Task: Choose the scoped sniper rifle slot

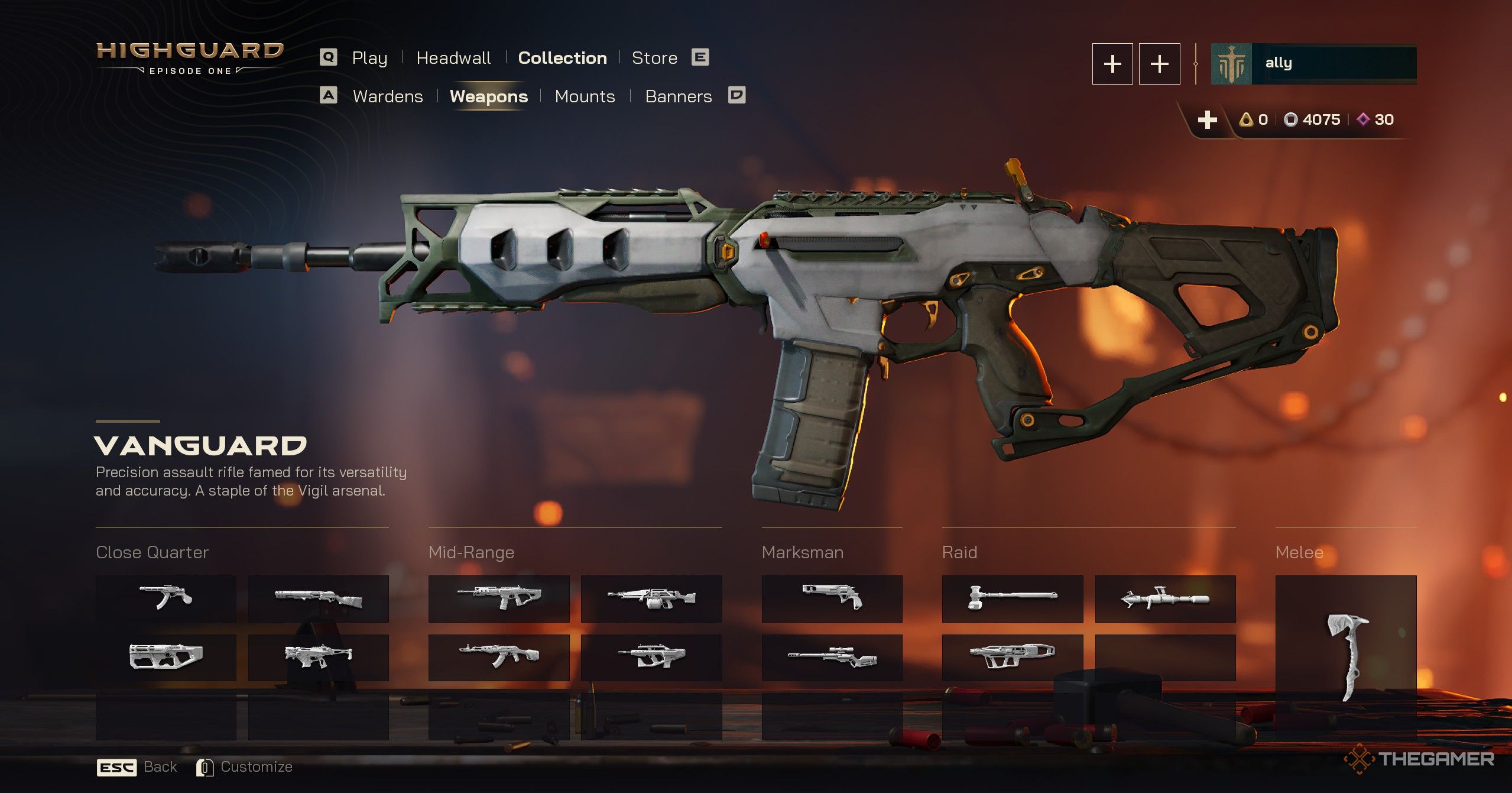Action: tap(832, 657)
